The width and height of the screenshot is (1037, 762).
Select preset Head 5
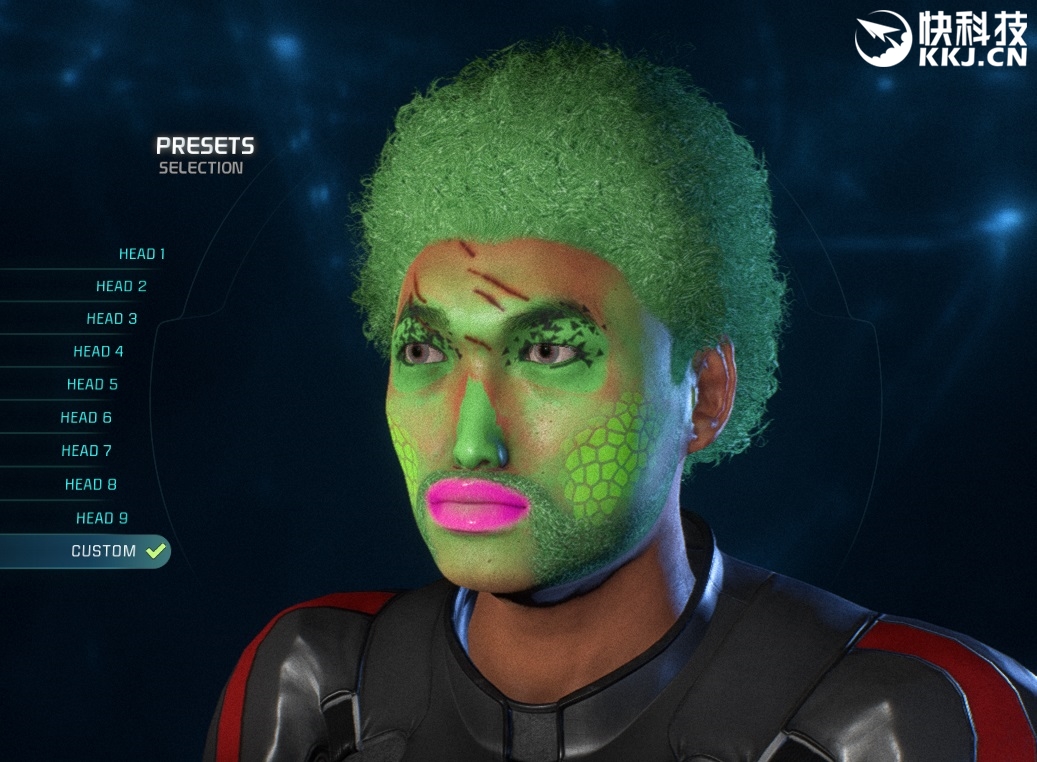pos(92,385)
